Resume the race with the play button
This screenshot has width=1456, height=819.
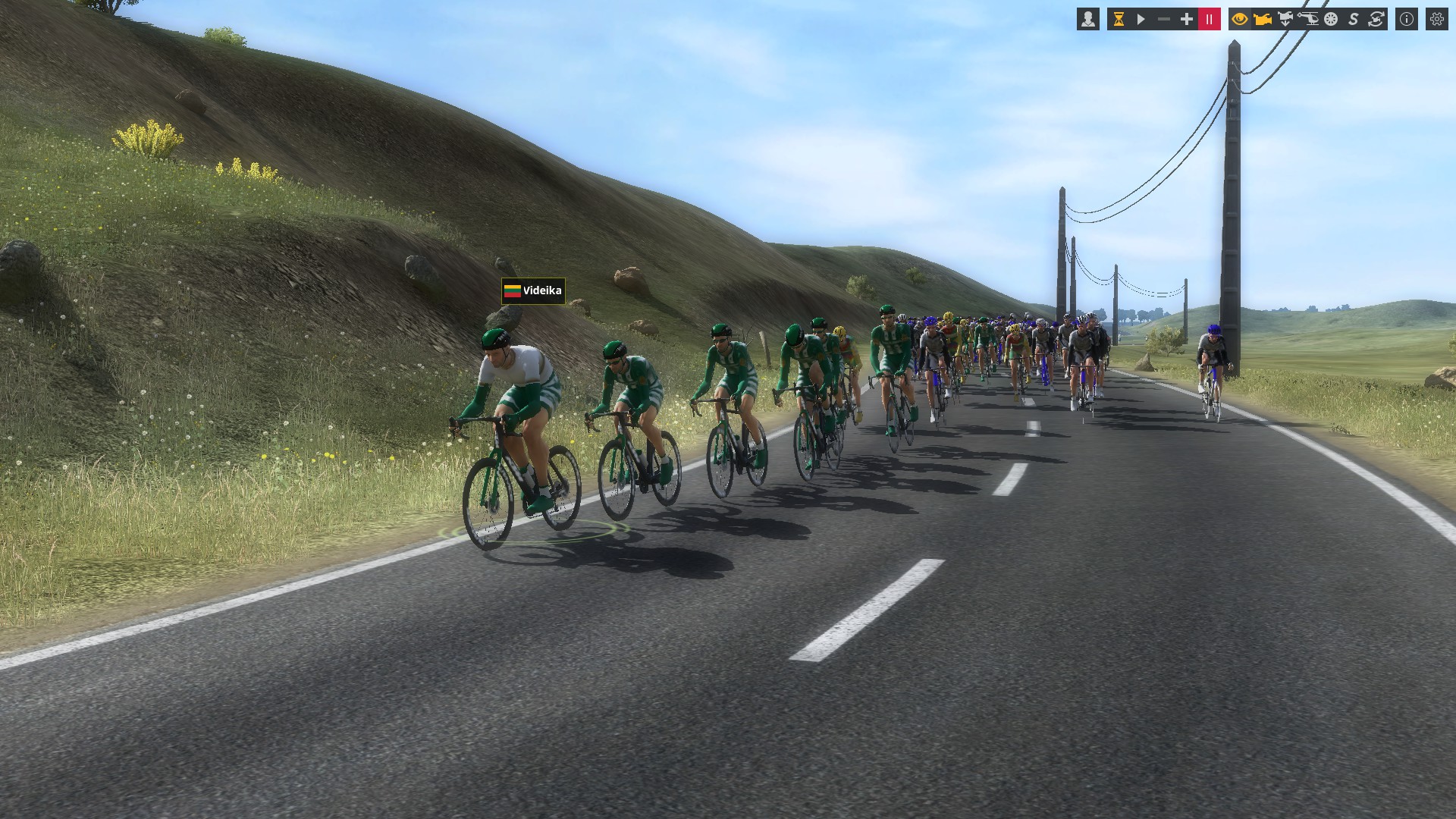pos(1141,20)
